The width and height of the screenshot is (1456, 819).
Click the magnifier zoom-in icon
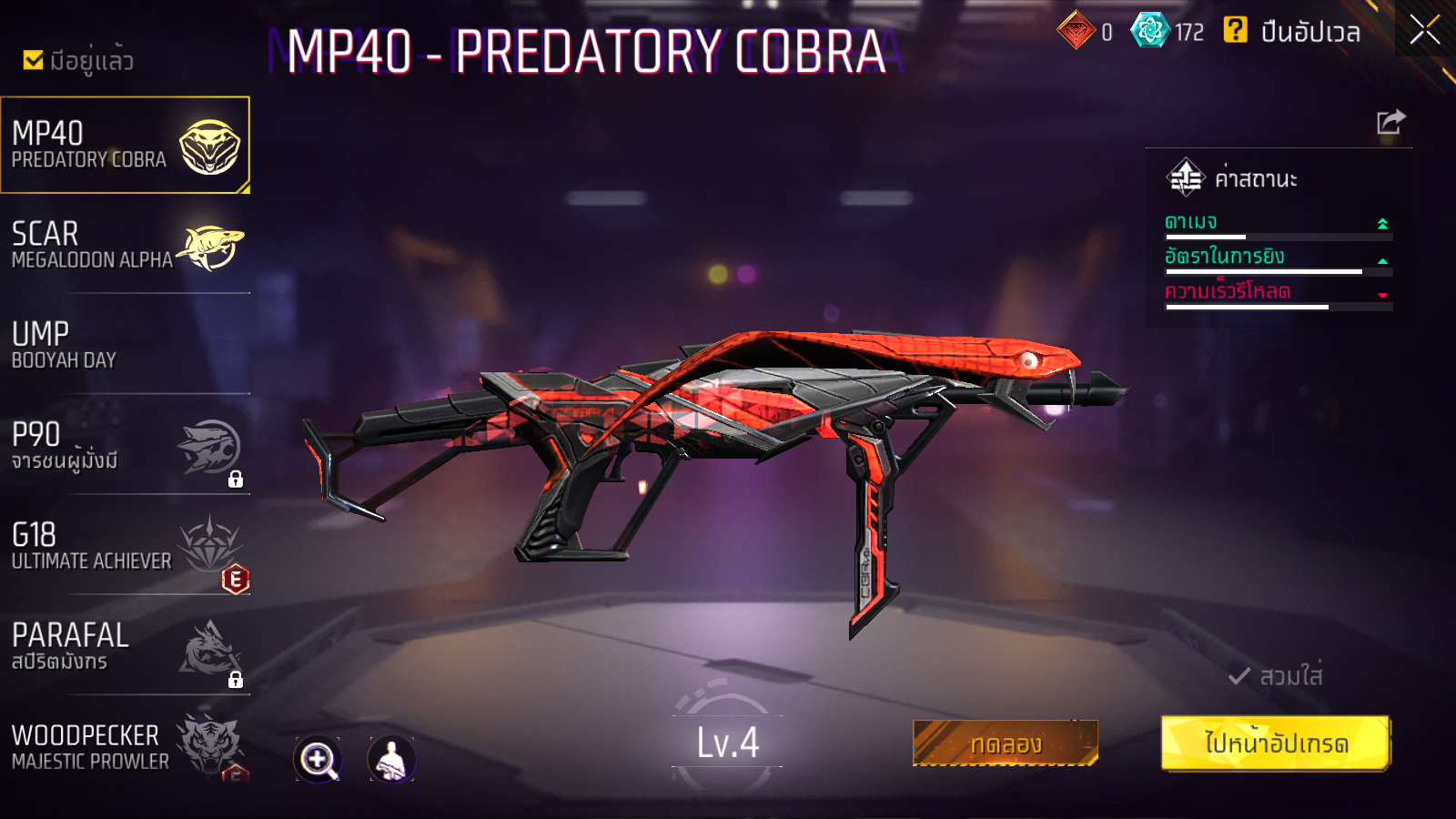click(x=318, y=759)
